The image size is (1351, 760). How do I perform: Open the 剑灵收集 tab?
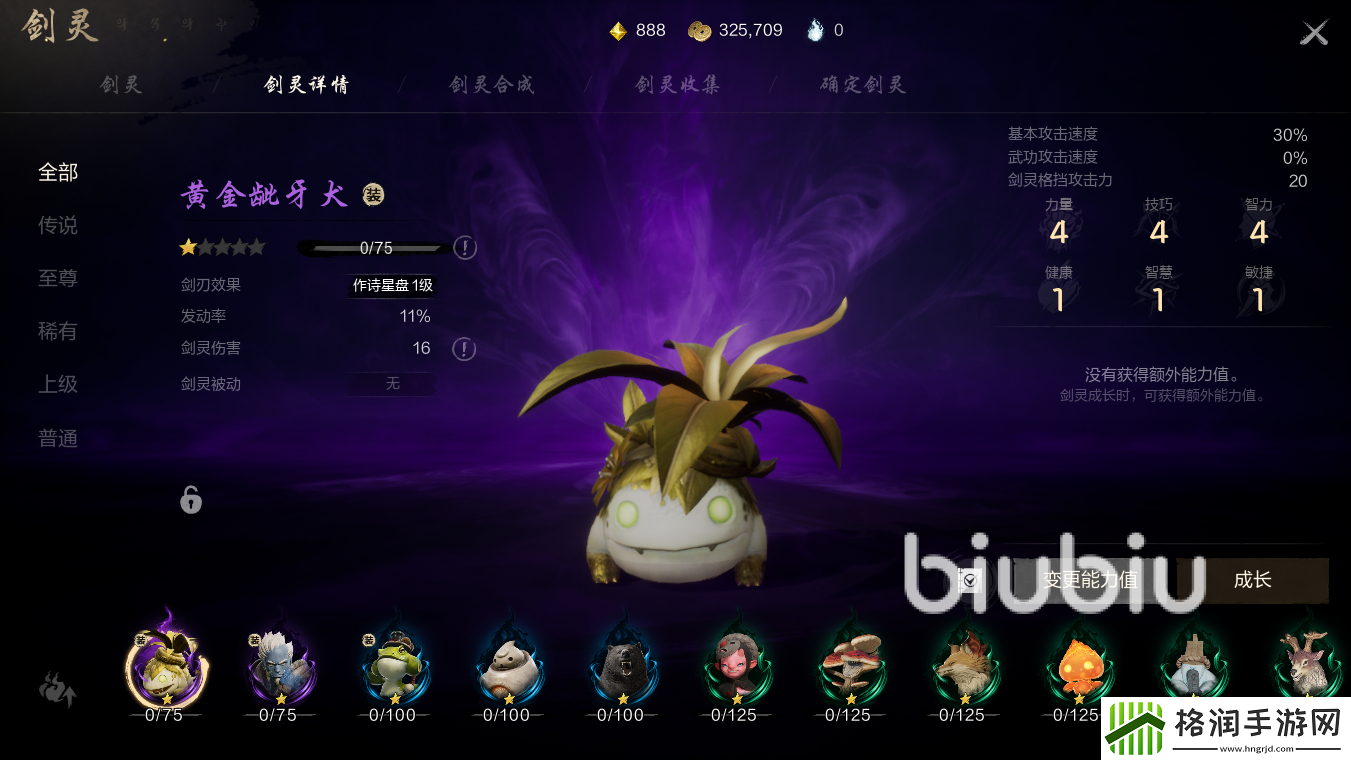(x=676, y=84)
